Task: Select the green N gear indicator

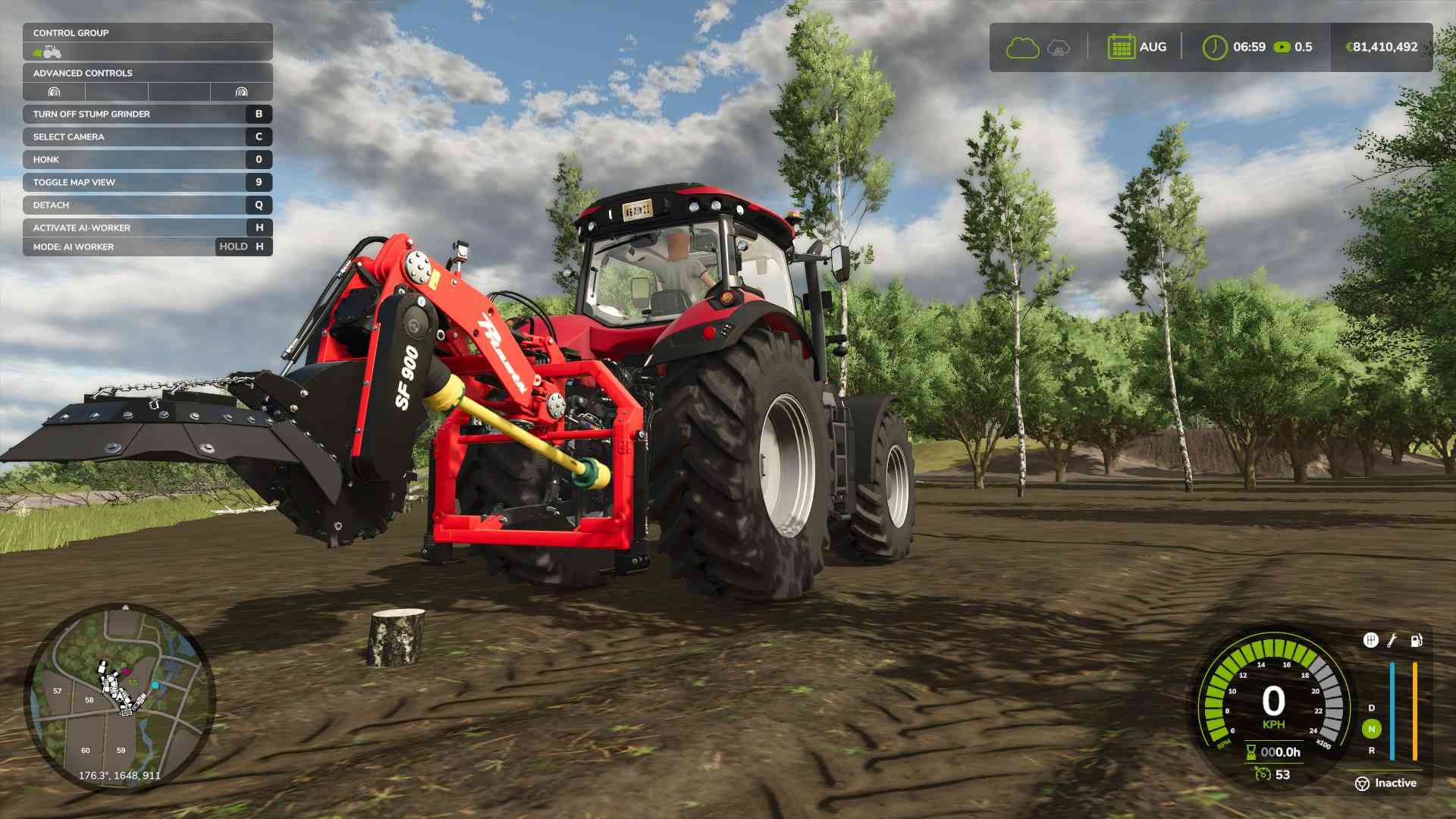Action: 1371,729
